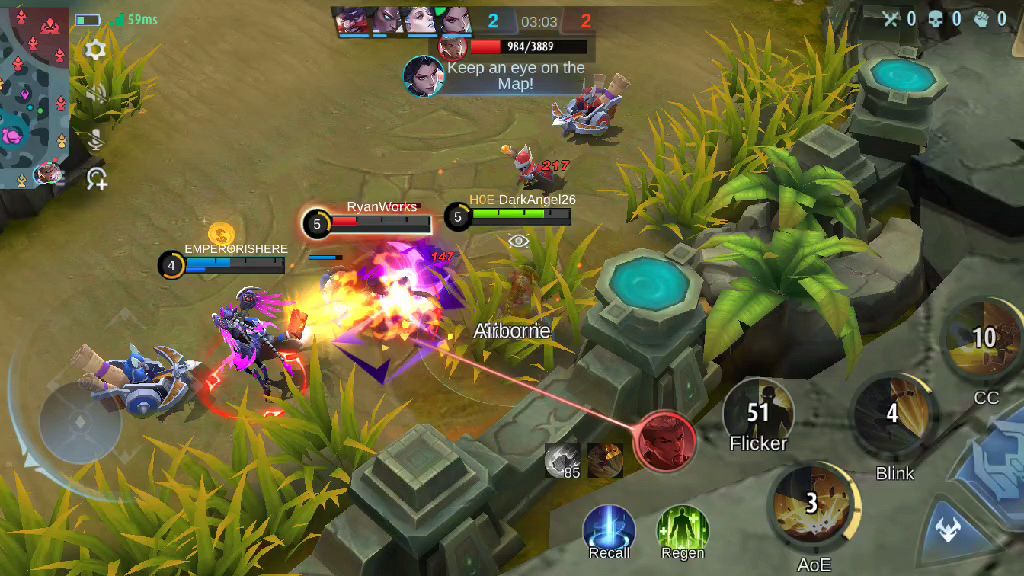
Task: Select the red enemy hero target portrait
Action: tap(664, 440)
